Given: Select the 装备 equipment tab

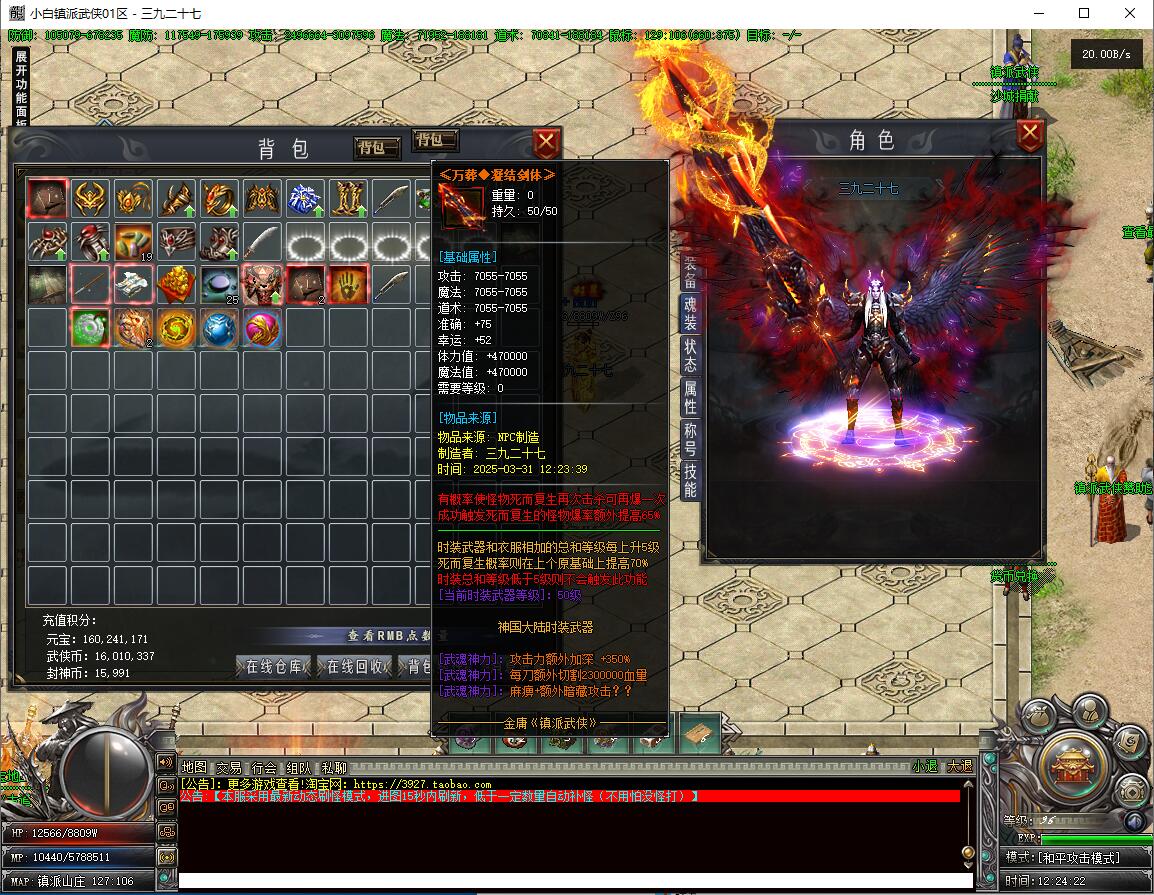Looking at the screenshot, I should tap(690, 268).
